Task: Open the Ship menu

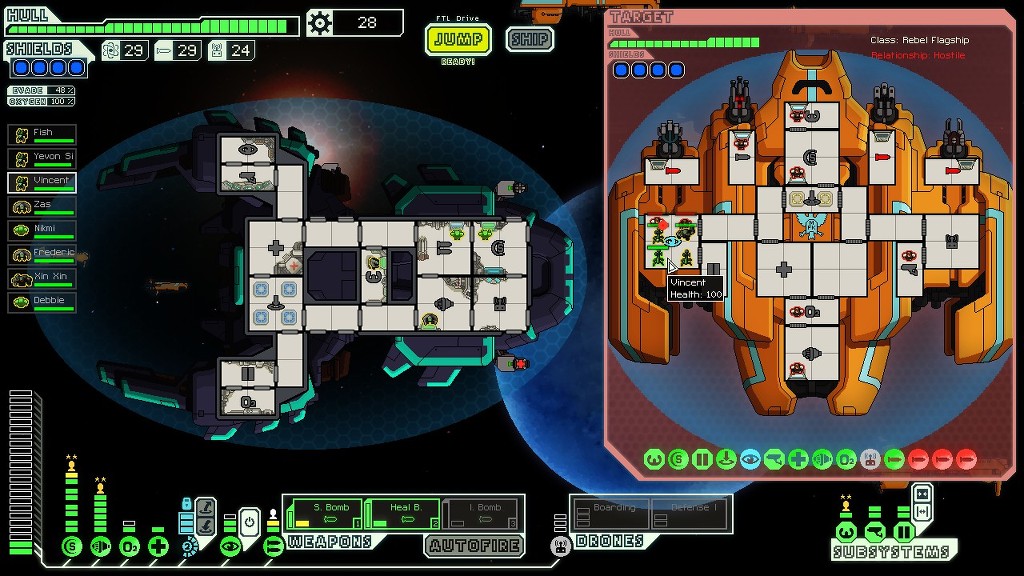Action: pyautogui.click(x=529, y=40)
